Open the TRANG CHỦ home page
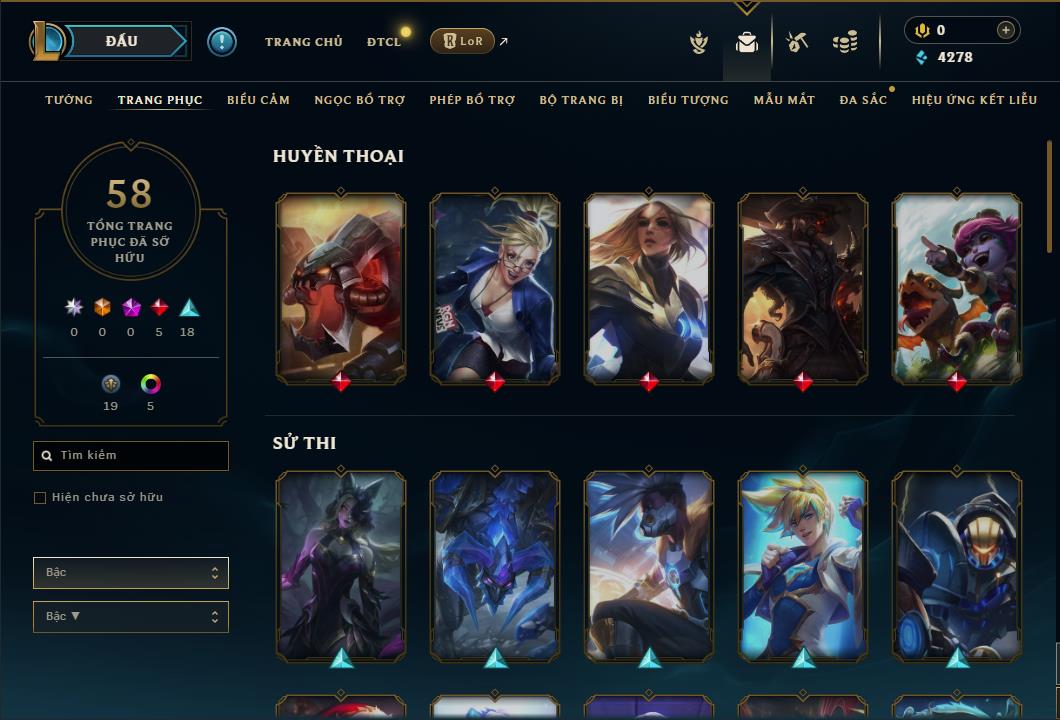This screenshot has height=720, width=1060. [303, 42]
